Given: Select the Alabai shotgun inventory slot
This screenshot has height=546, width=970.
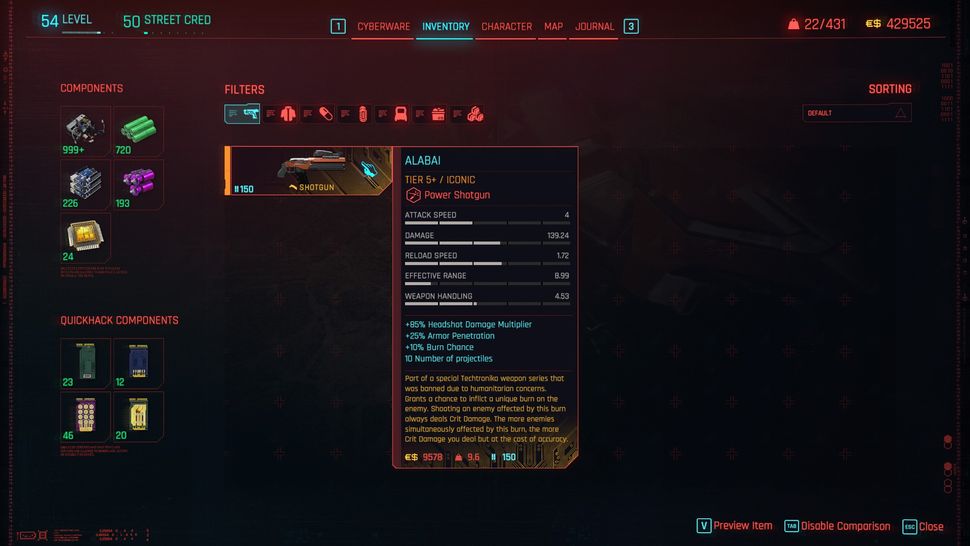Looking at the screenshot, I should (310, 171).
